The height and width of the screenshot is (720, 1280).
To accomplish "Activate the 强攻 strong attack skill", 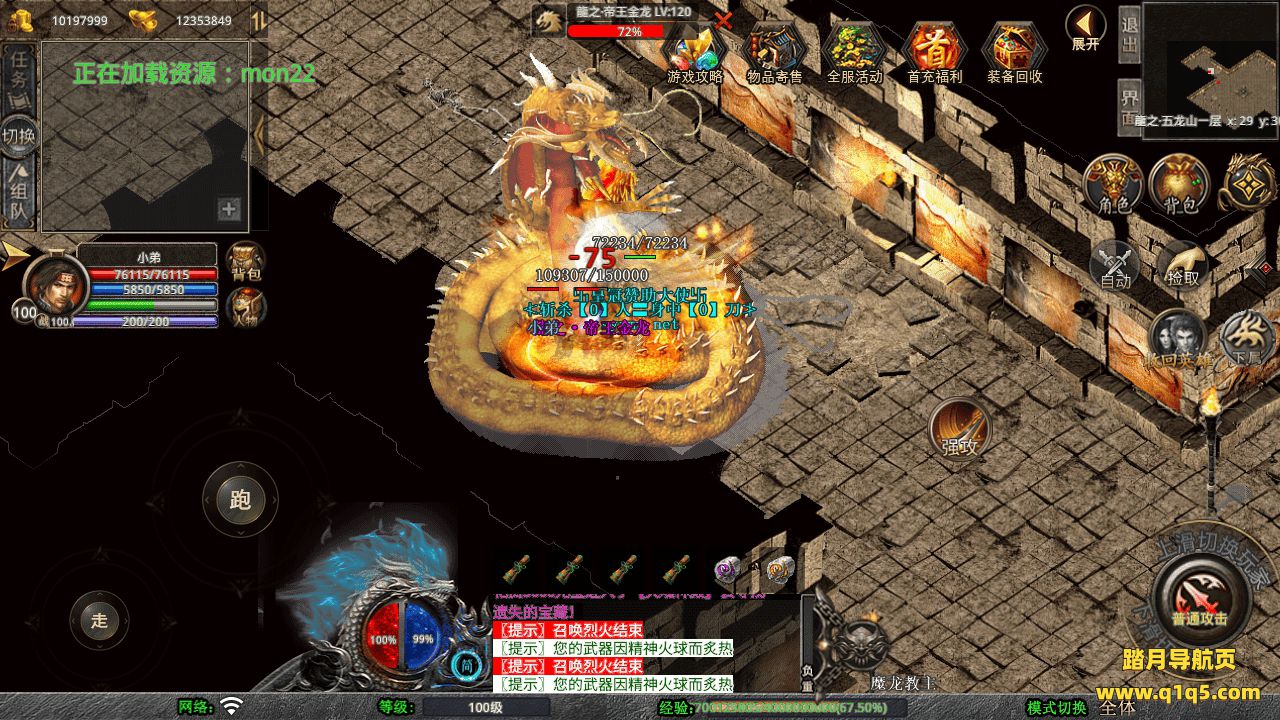I will click(960, 430).
